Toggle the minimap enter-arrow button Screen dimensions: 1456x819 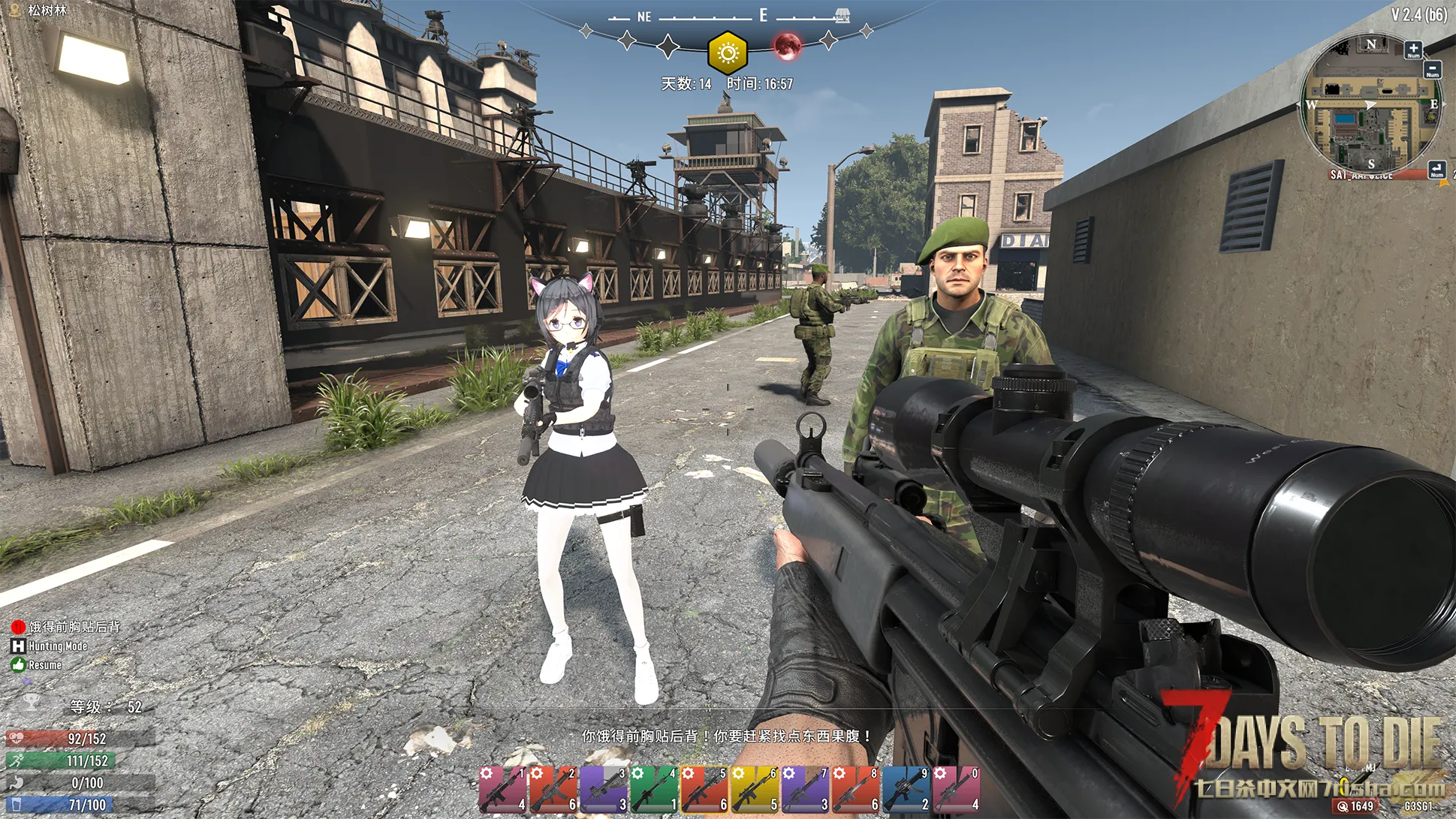tap(1436, 170)
